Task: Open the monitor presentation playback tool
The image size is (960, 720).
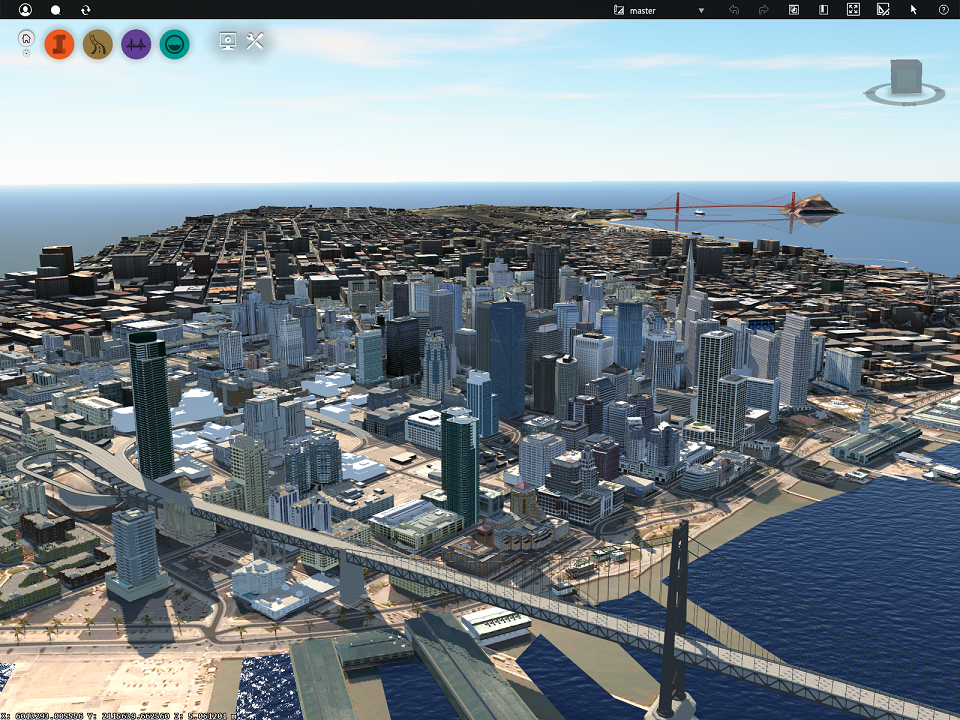Action: tap(227, 41)
